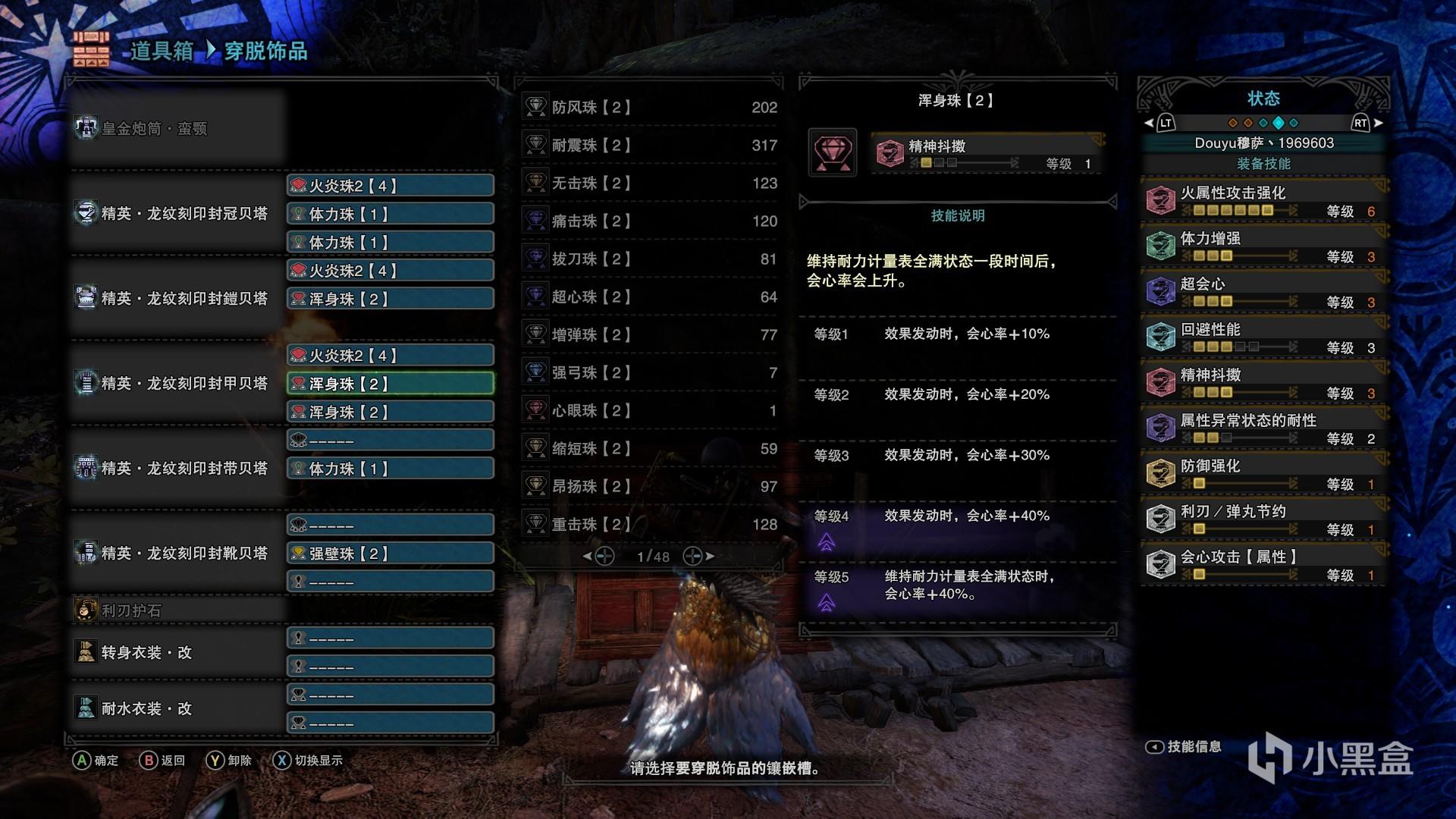Select the highlighted 浑身珠【2】 slot

tap(391, 384)
